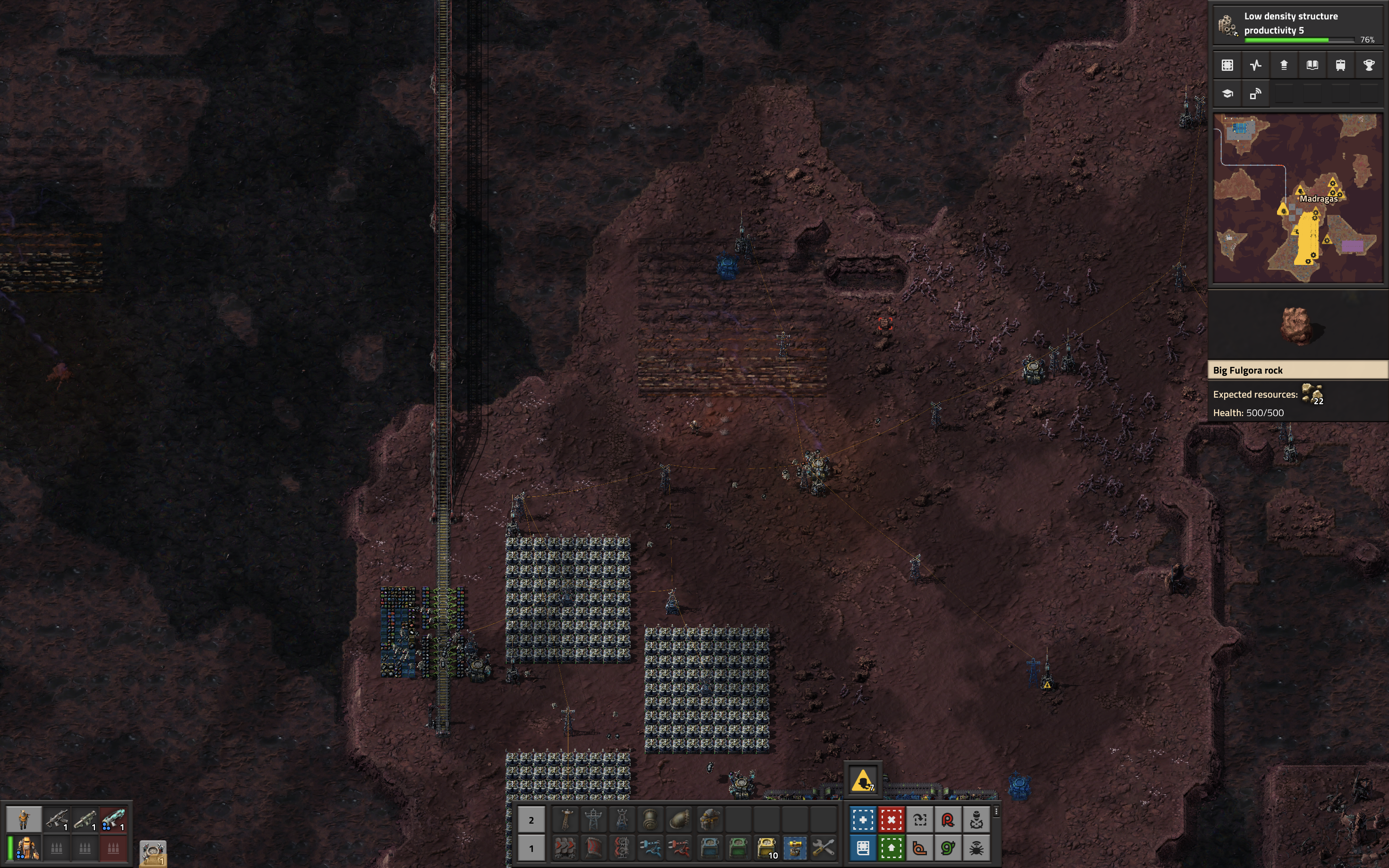Select the teal tesla gun slot

tap(113, 819)
